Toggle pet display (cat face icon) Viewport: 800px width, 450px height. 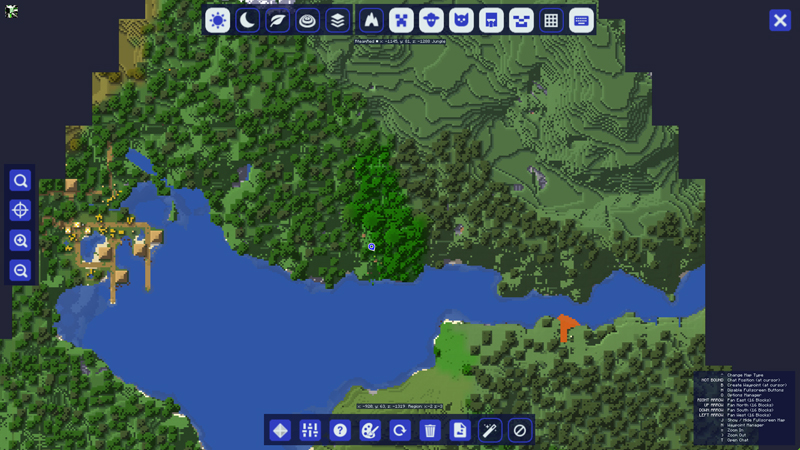point(461,20)
